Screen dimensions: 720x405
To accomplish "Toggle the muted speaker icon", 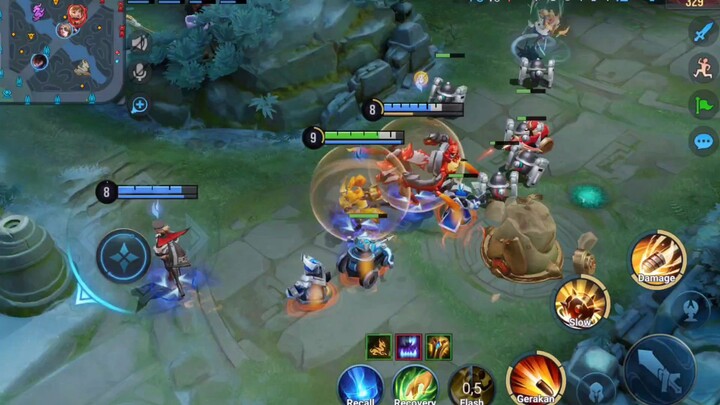I will tap(139, 43).
